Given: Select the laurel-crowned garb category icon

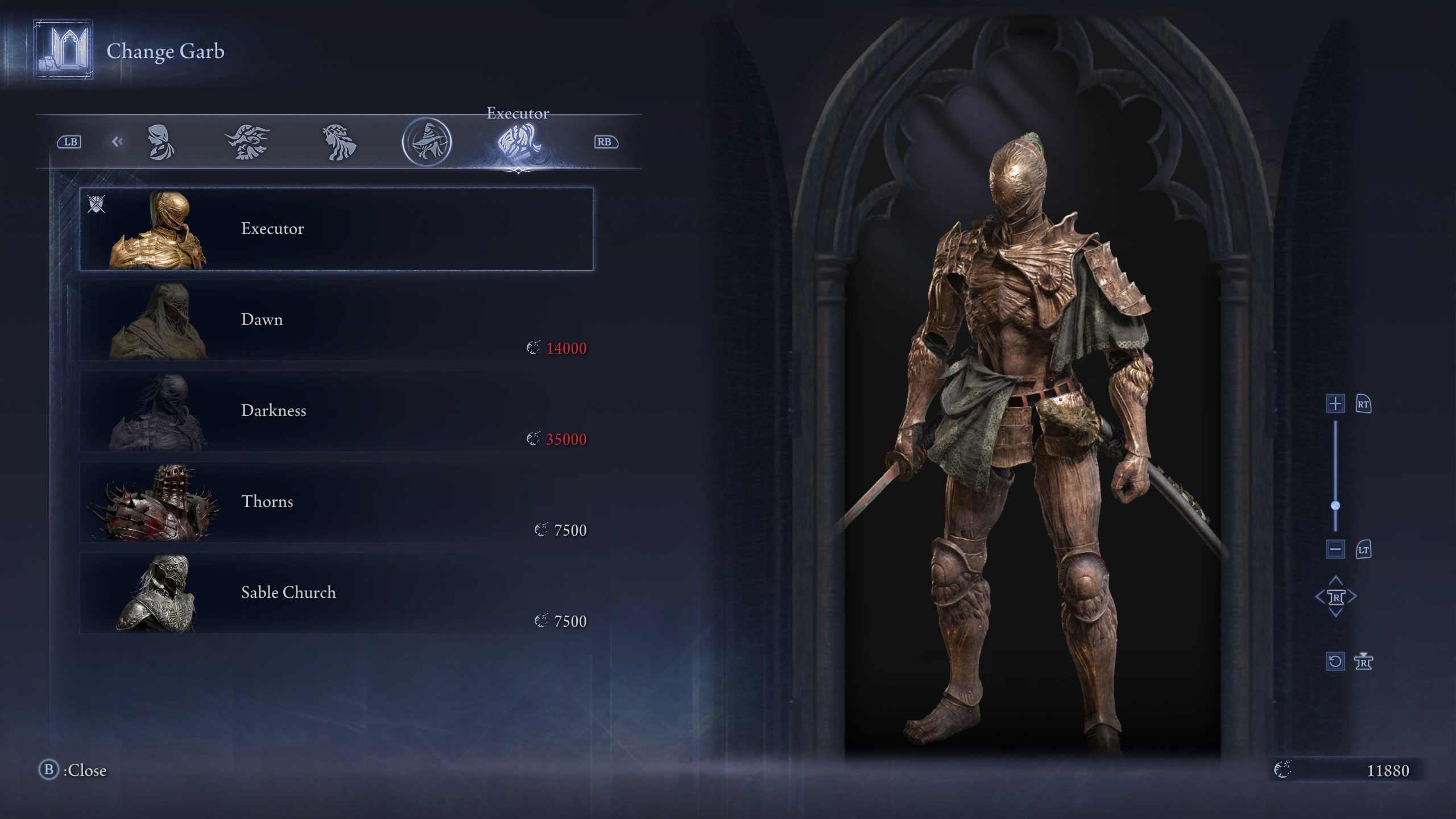Looking at the screenshot, I should click(340, 142).
